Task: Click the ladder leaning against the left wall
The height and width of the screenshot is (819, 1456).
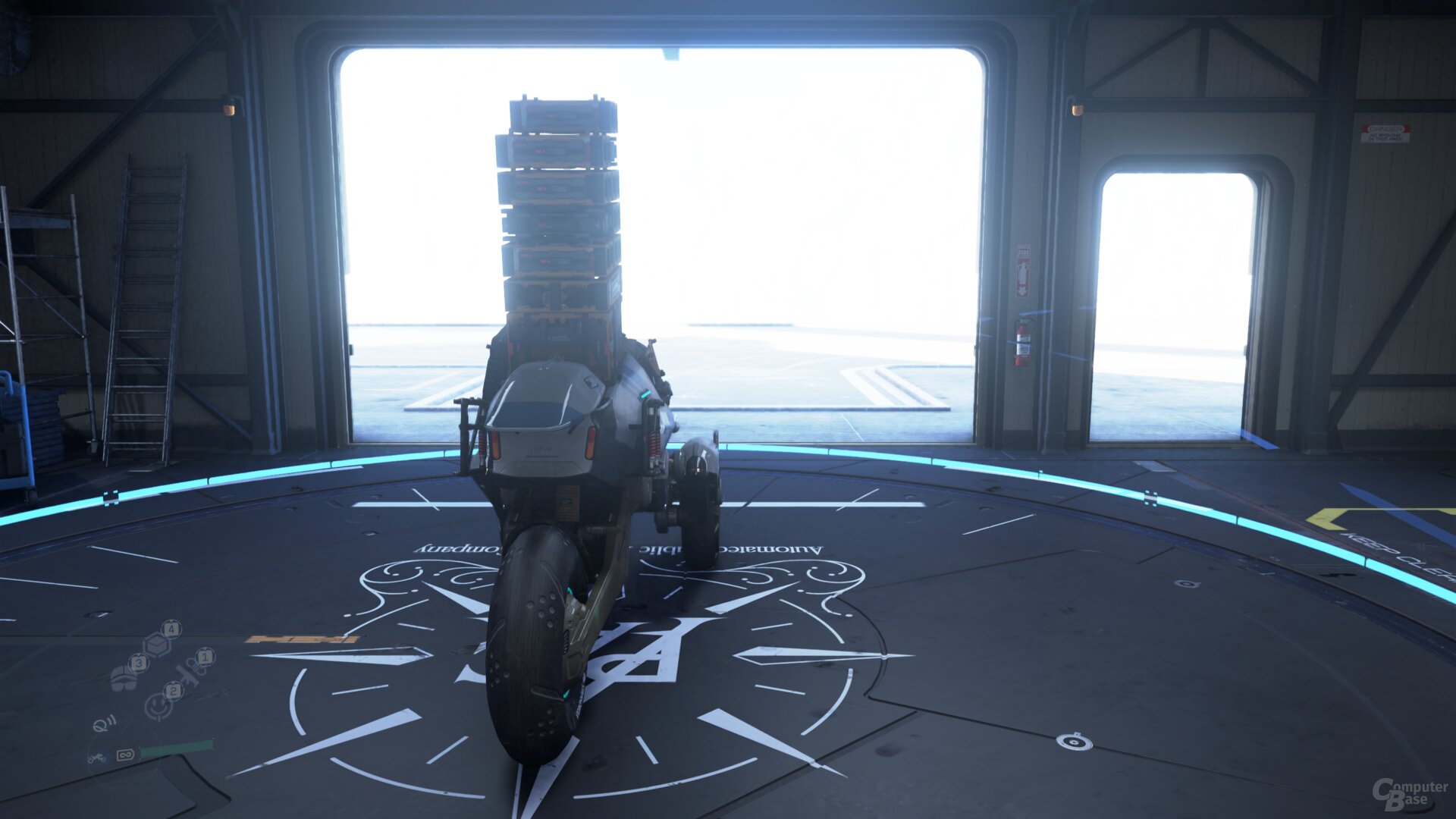Action: pos(144,303)
